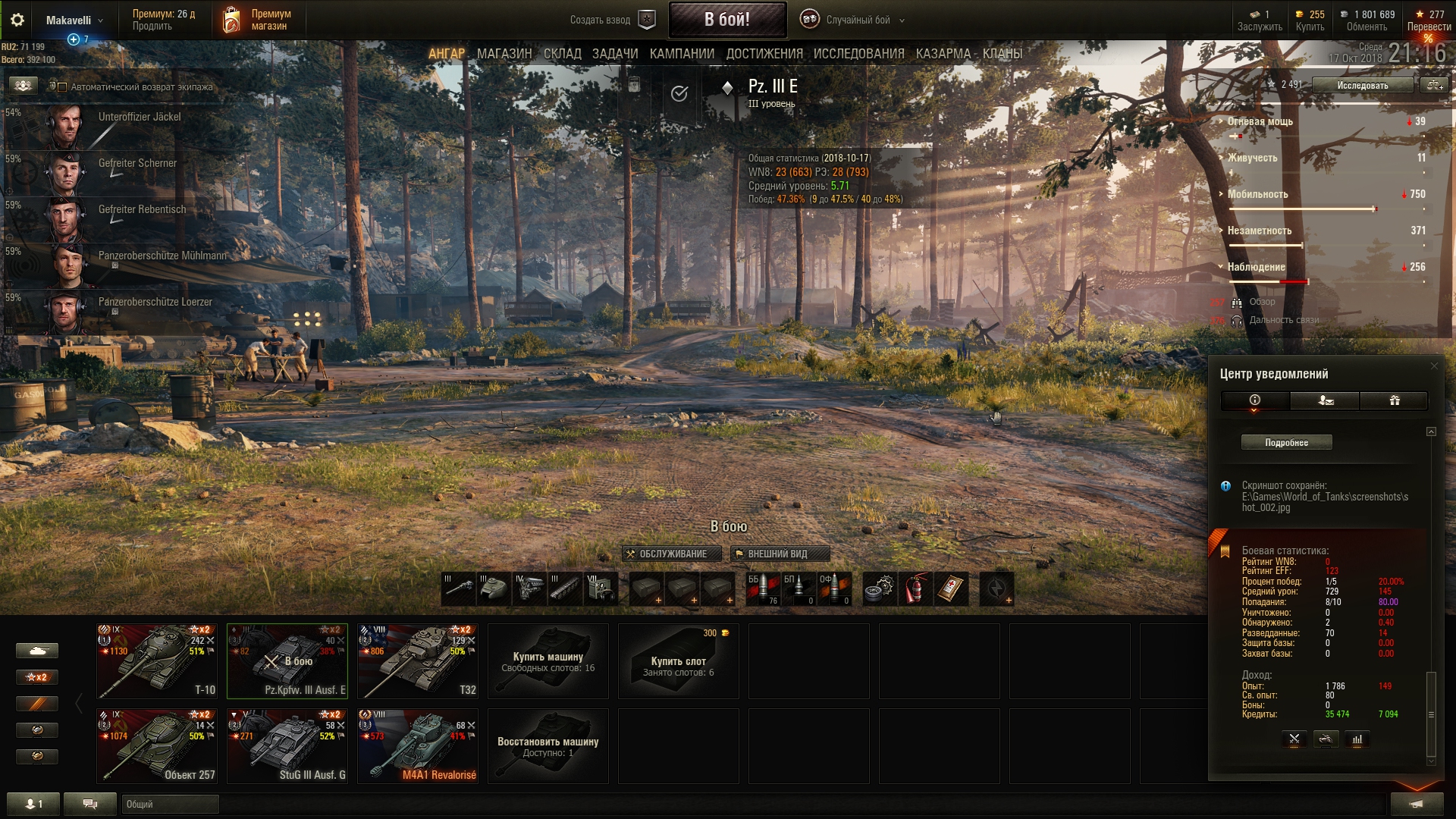Toggle automatic crew return checkbox

coord(63,87)
